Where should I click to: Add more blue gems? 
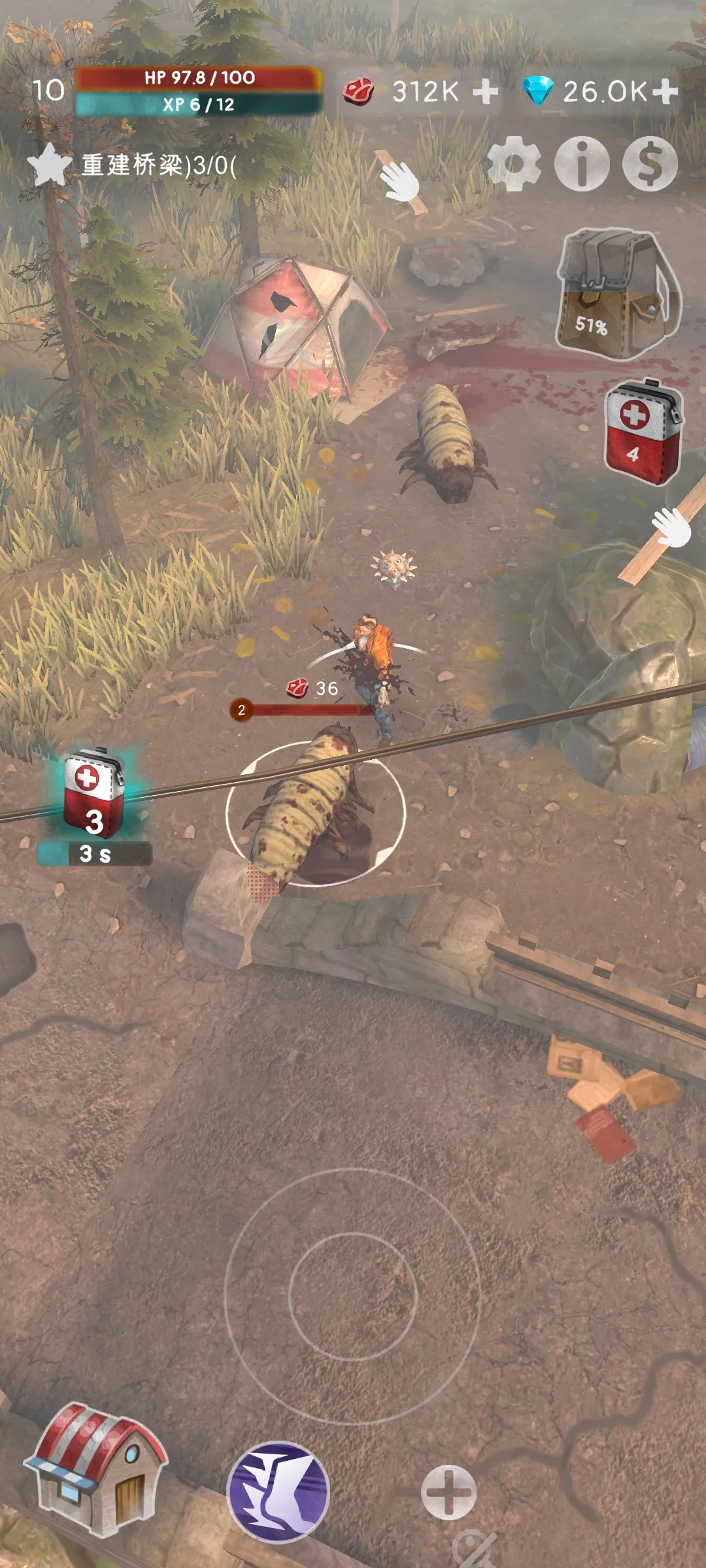coord(665,91)
